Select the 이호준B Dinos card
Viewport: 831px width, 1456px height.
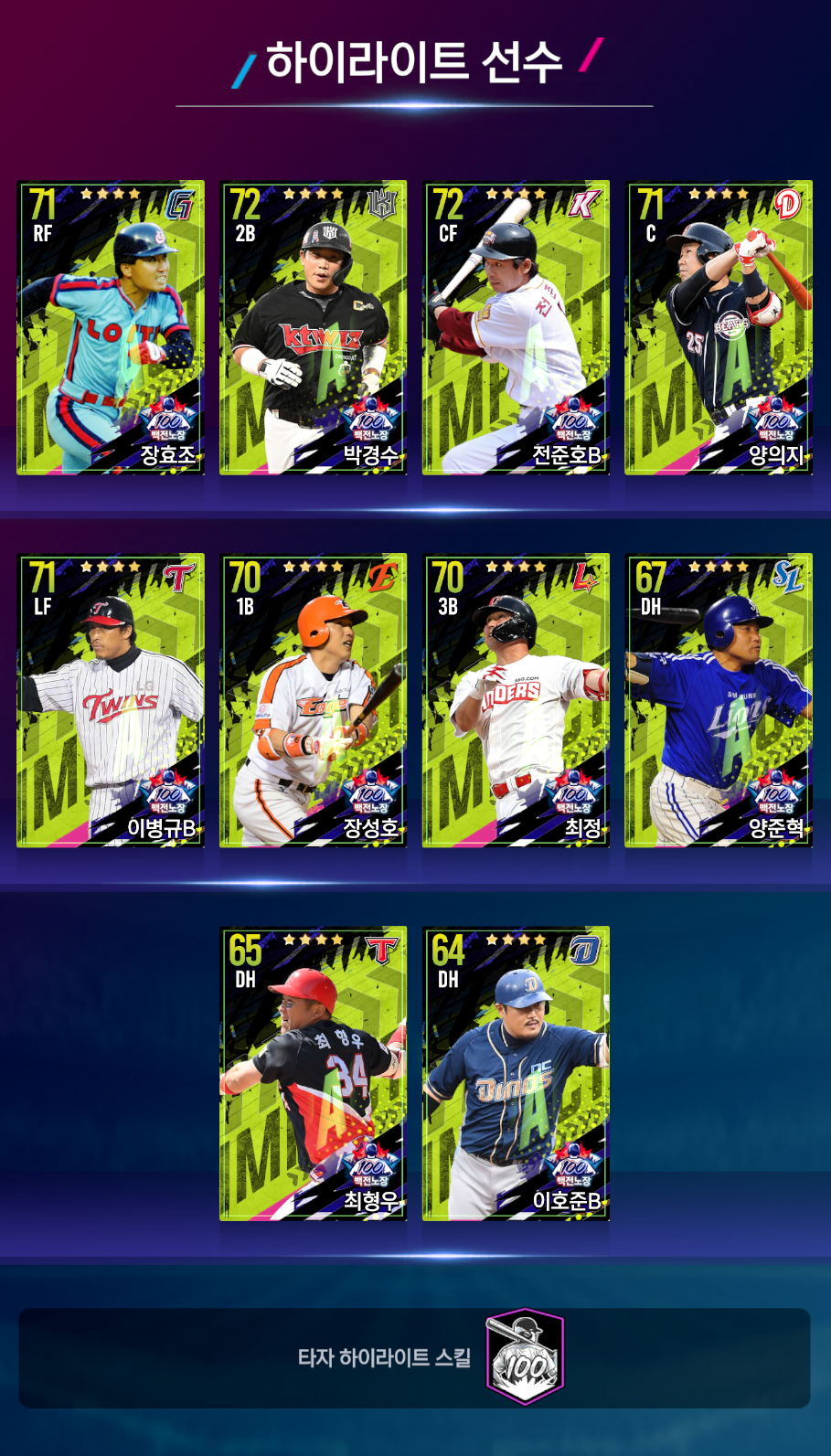pos(516,1073)
